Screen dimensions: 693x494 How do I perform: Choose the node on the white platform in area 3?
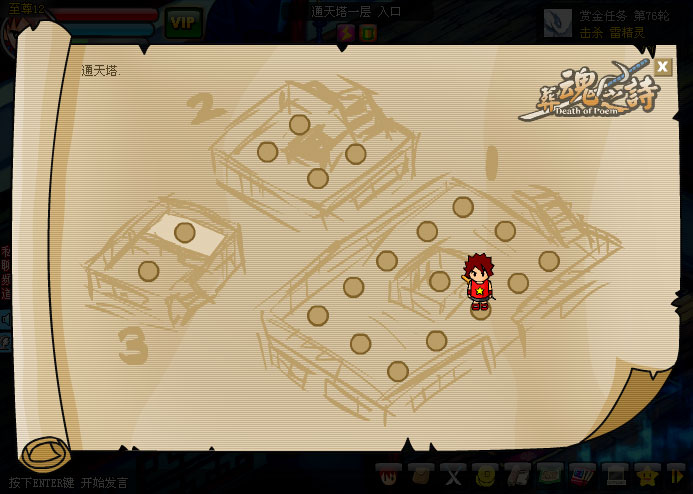click(185, 233)
